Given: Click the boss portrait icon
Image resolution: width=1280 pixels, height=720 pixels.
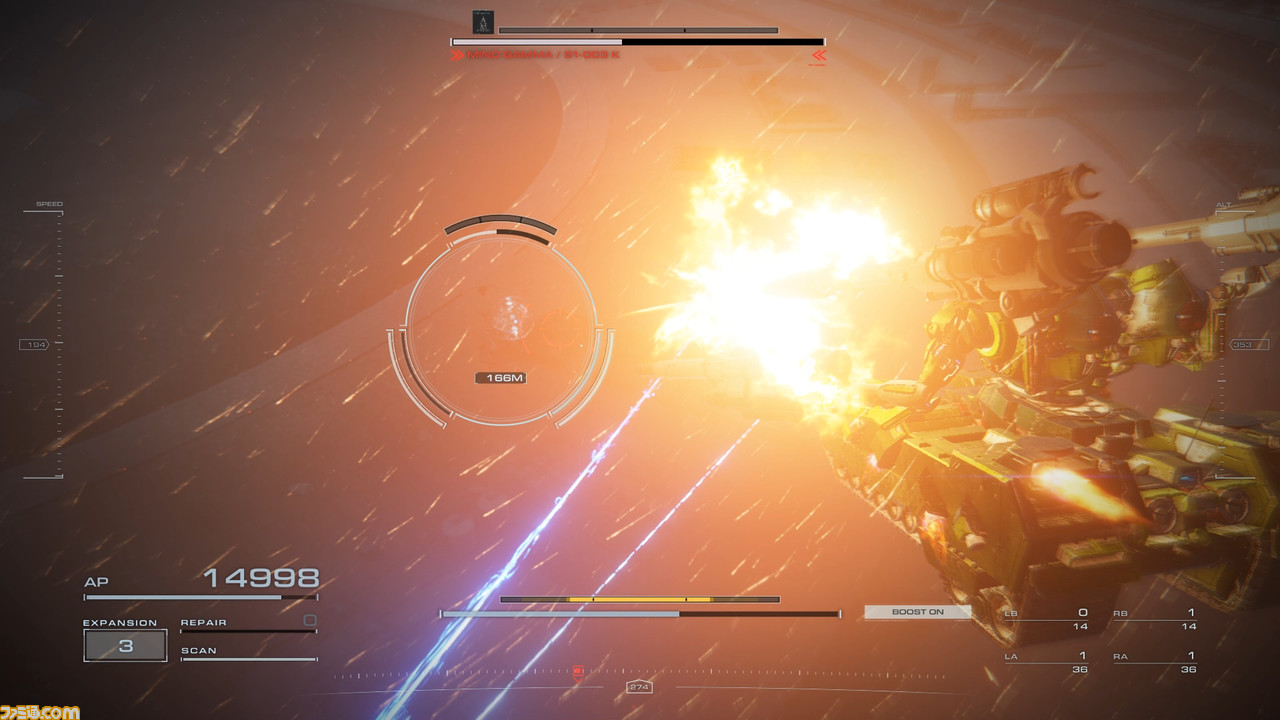Looking at the screenshot, I should 482,22.
